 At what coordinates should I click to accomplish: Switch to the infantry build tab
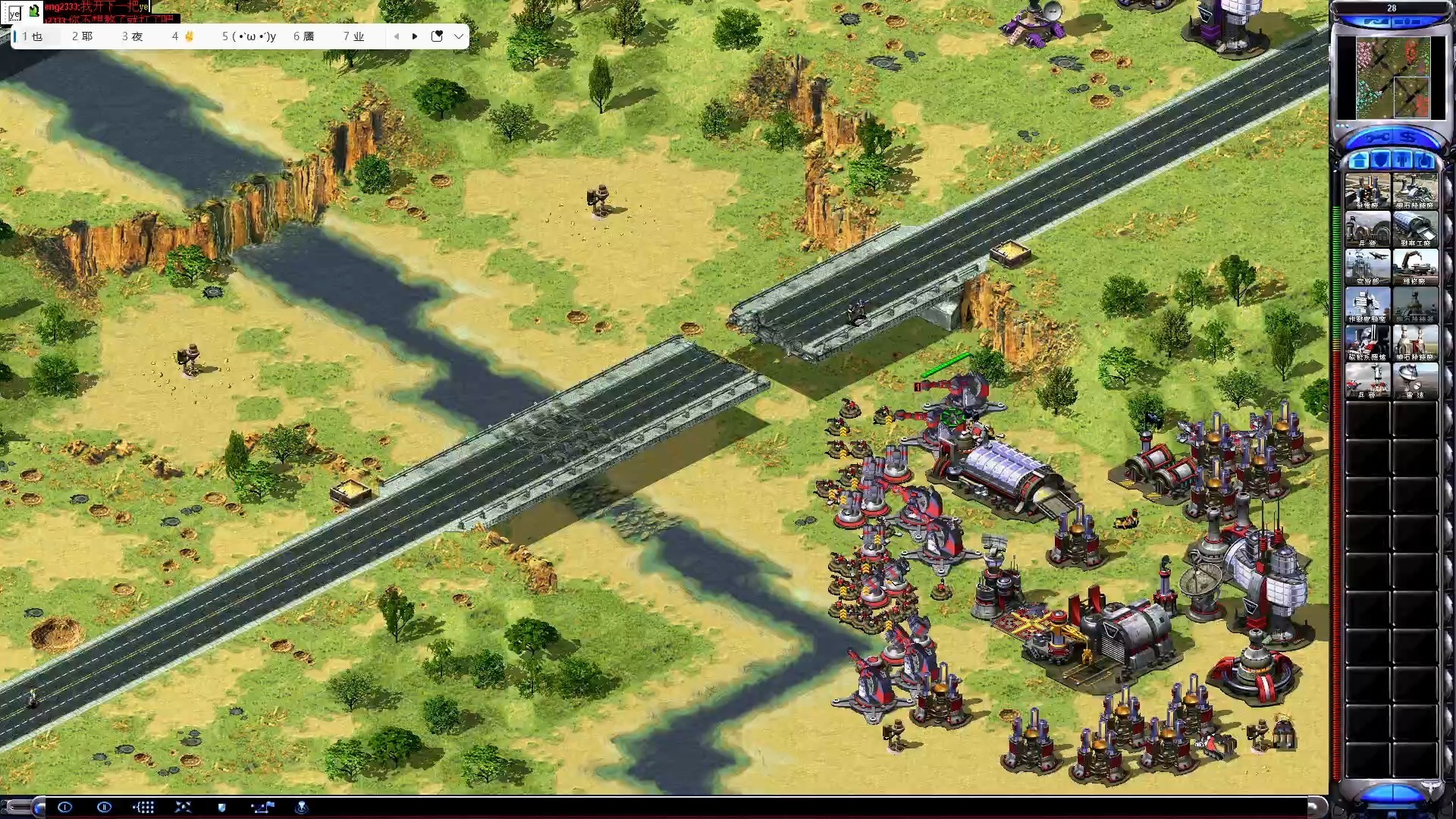tap(1404, 161)
